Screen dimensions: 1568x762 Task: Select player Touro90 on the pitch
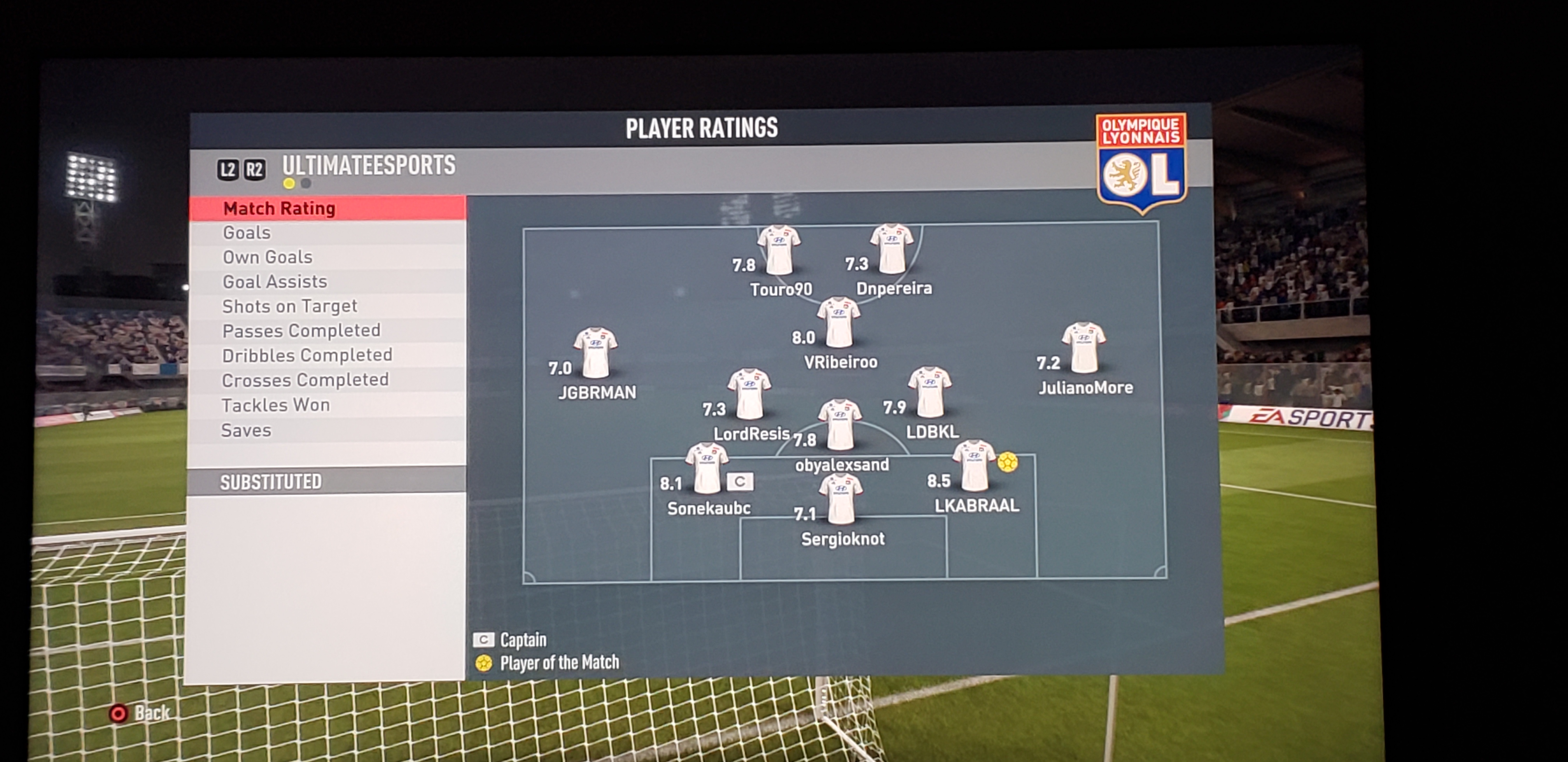point(779,251)
